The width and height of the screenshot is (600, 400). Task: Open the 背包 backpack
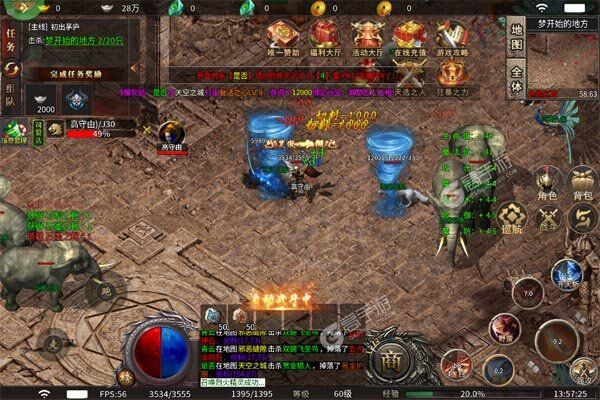[x=581, y=183]
